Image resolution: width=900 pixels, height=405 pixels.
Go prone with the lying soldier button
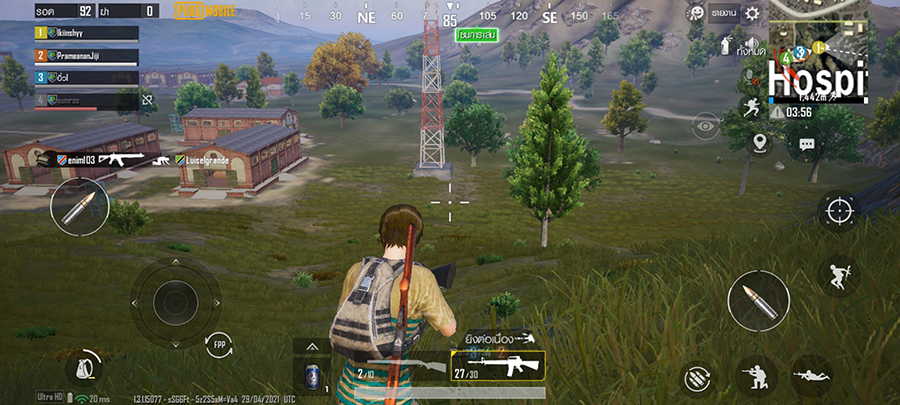(810, 378)
